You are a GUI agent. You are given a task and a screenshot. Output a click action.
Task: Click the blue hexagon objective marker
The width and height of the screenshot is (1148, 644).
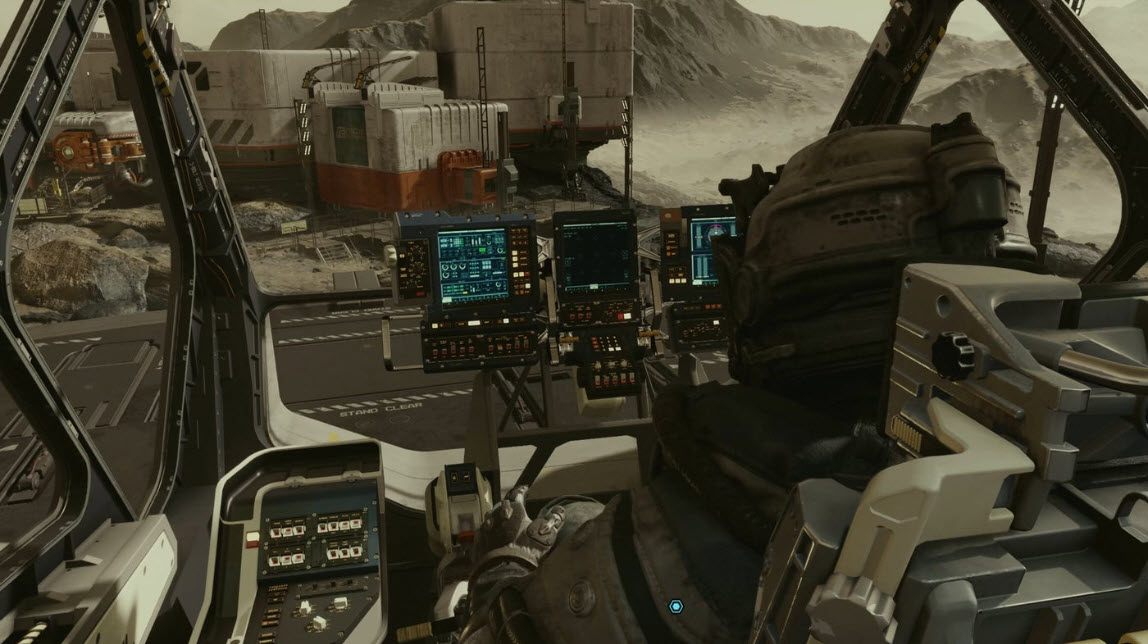point(676,606)
